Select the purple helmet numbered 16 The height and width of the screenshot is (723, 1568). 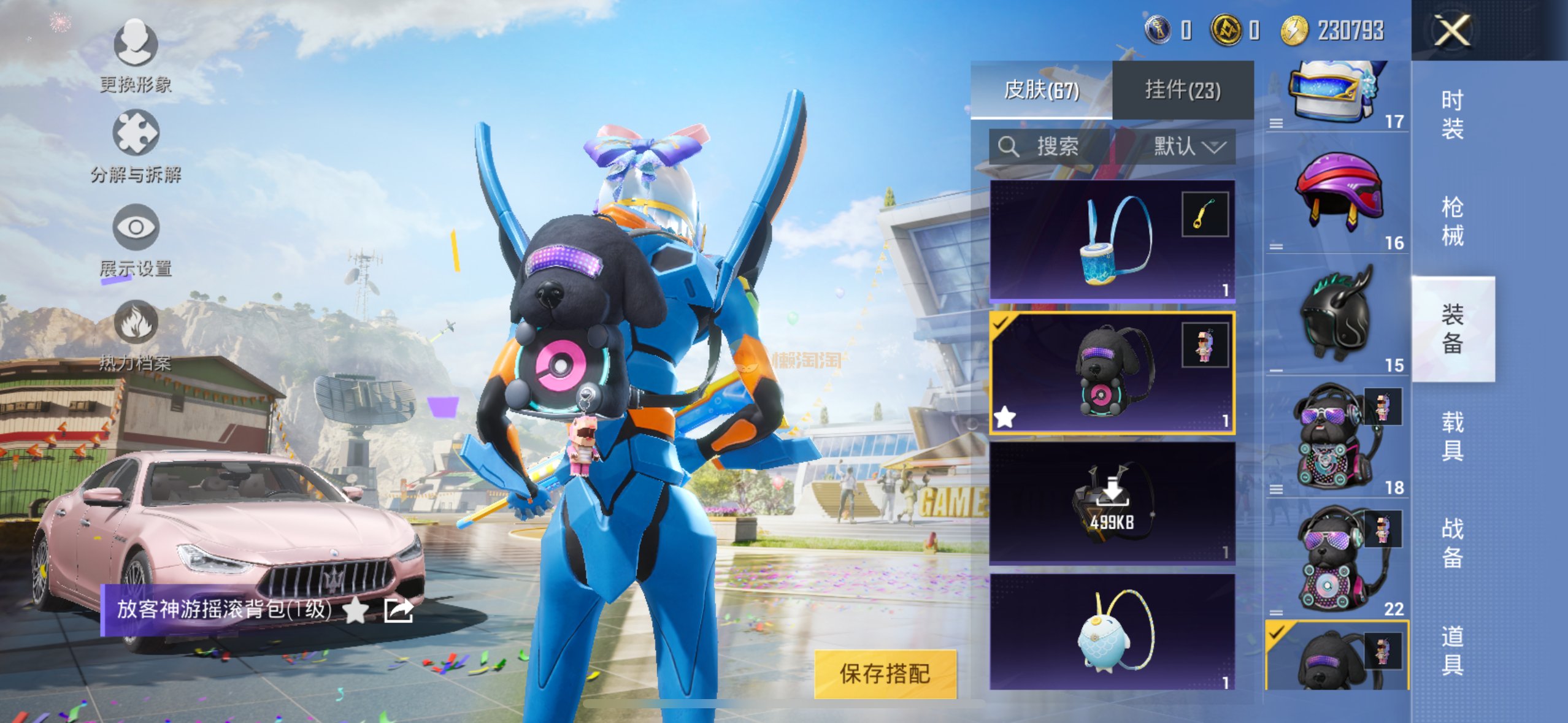1337,193
